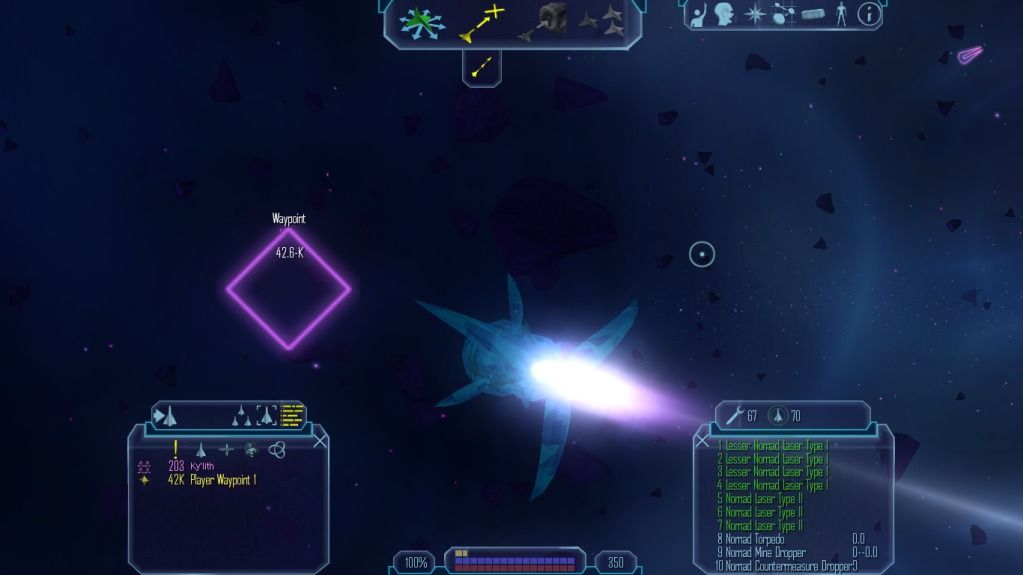The height and width of the screenshot is (575, 1023).
Task: Select Ky'lith in the contact list
Action: click(203, 466)
